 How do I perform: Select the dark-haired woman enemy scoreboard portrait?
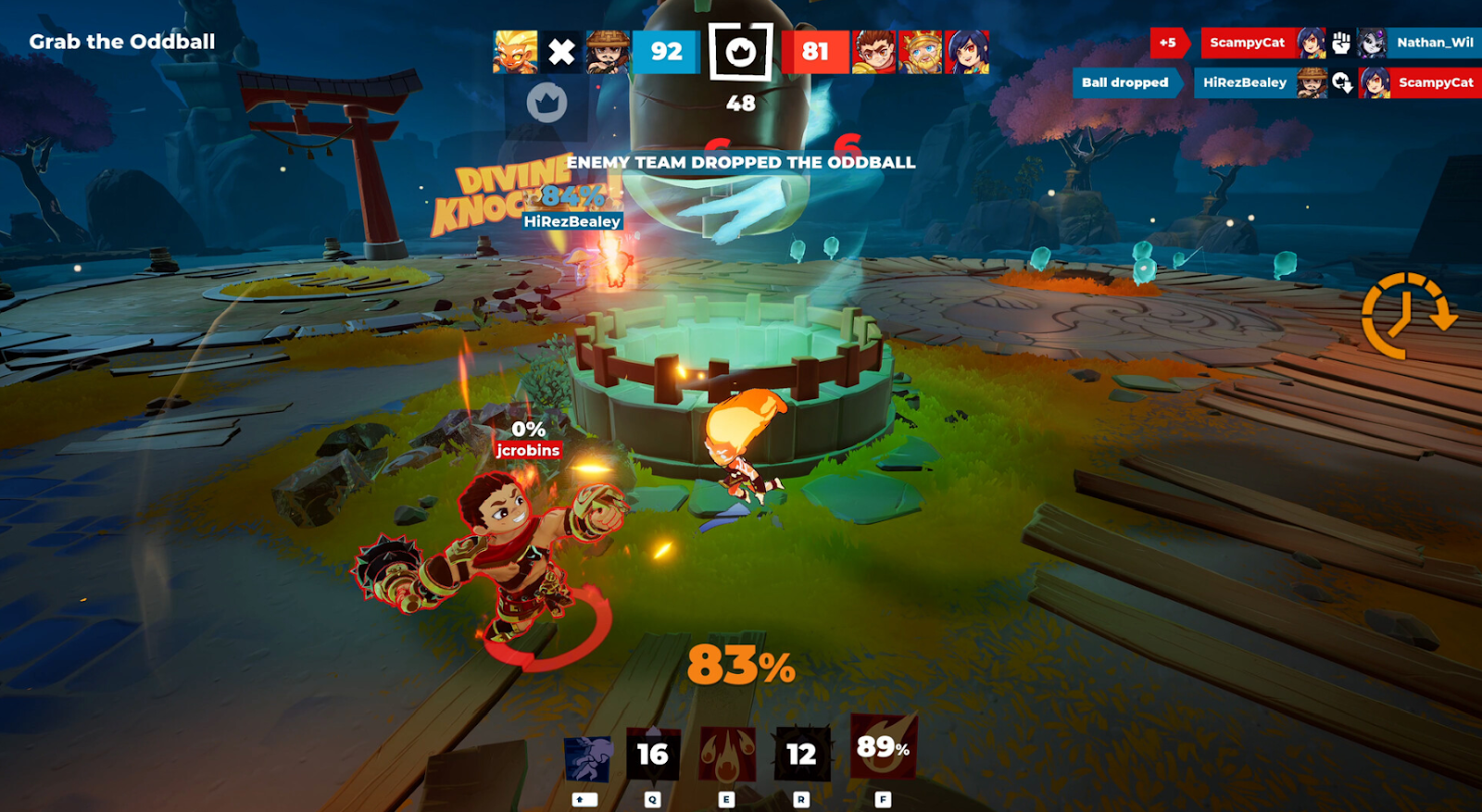pyautogui.click(x=967, y=52)
